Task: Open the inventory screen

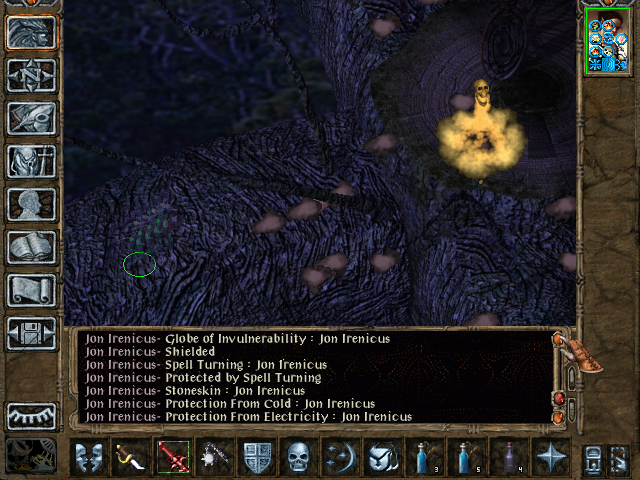Action: (x=30, y=162)
